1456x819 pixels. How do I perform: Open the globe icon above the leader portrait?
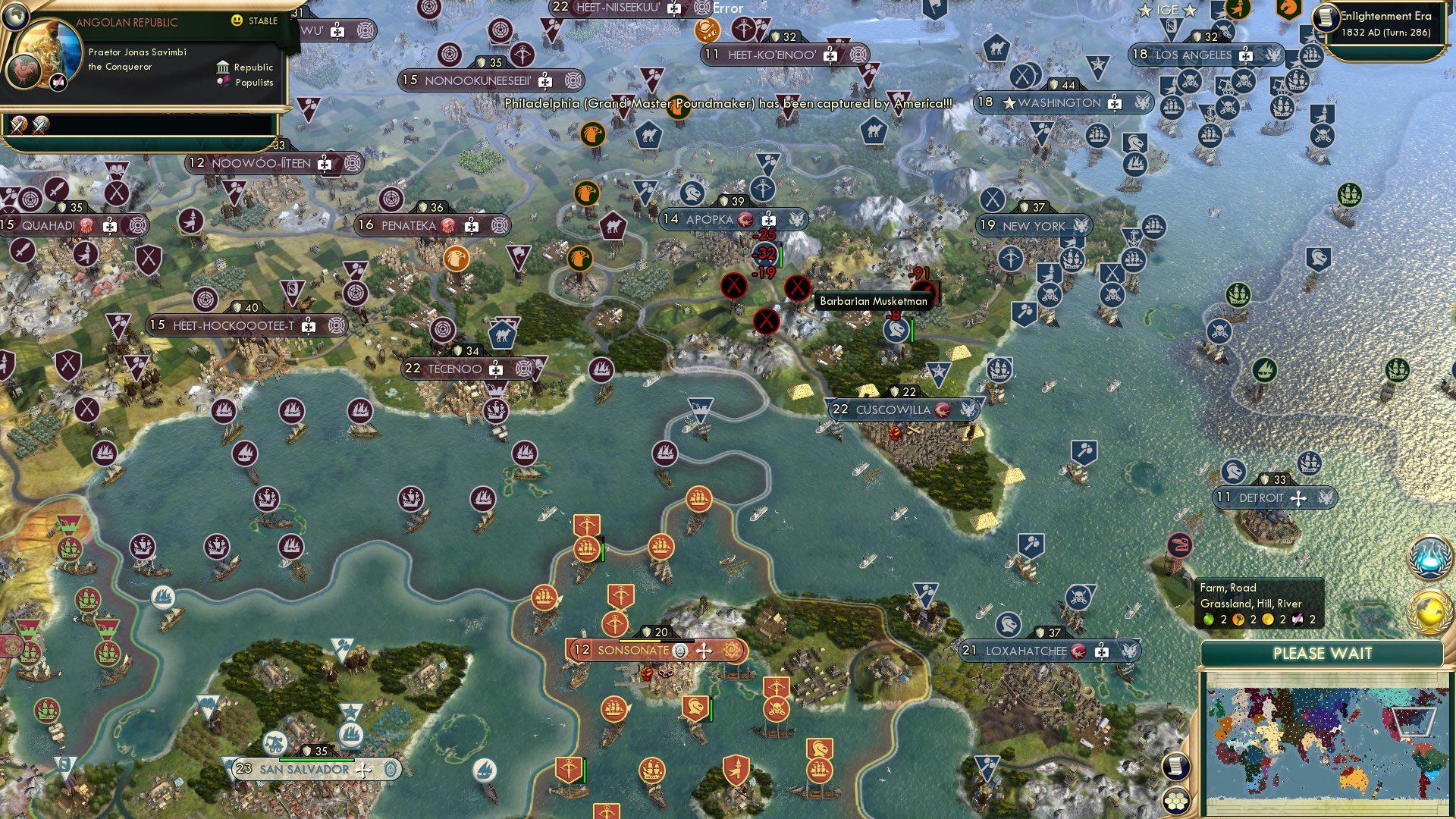pos(14,14)
